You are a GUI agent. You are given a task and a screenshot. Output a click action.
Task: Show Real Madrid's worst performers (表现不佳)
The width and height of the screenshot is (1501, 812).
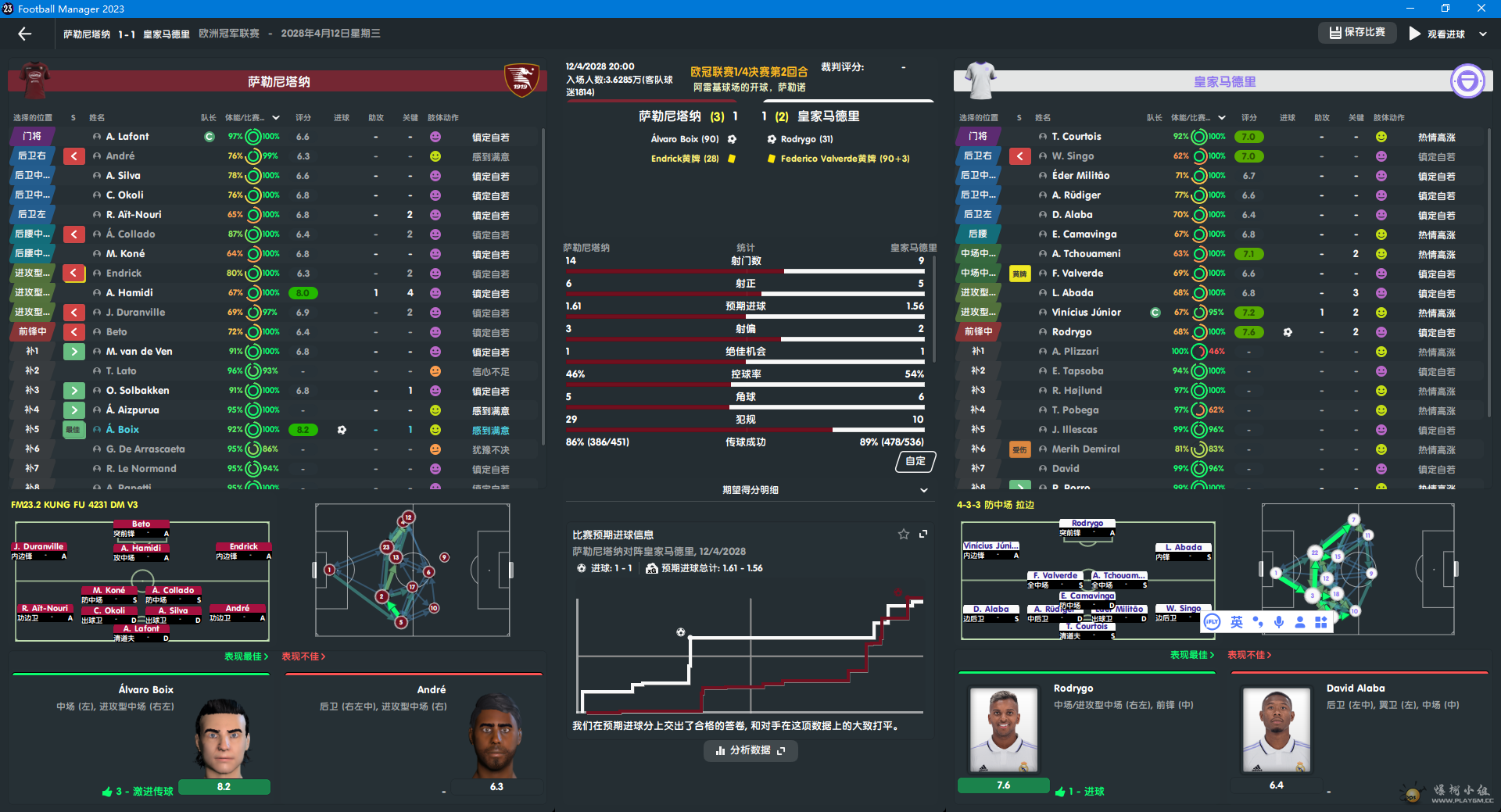click(1249, 655)
